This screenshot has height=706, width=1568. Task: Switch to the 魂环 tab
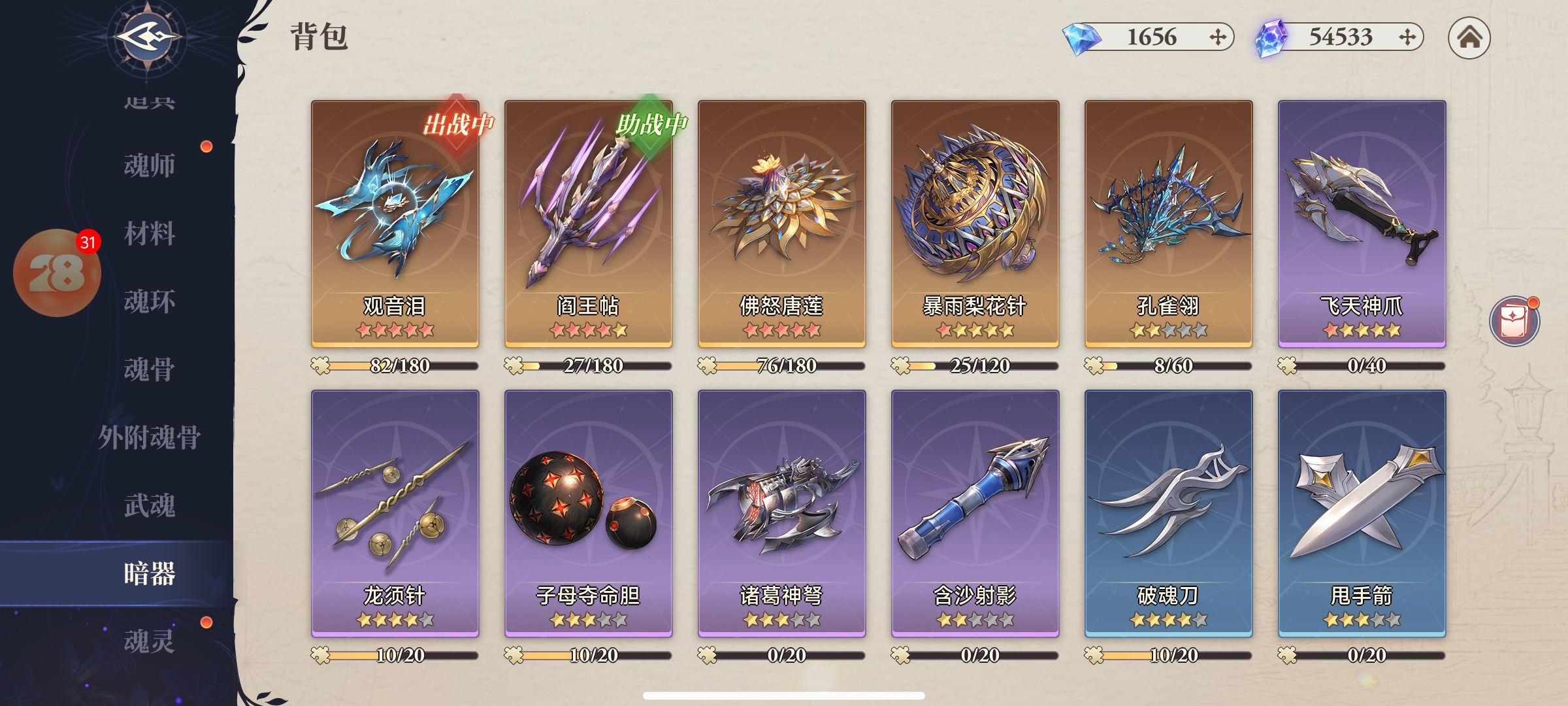(x=150, y=302)
